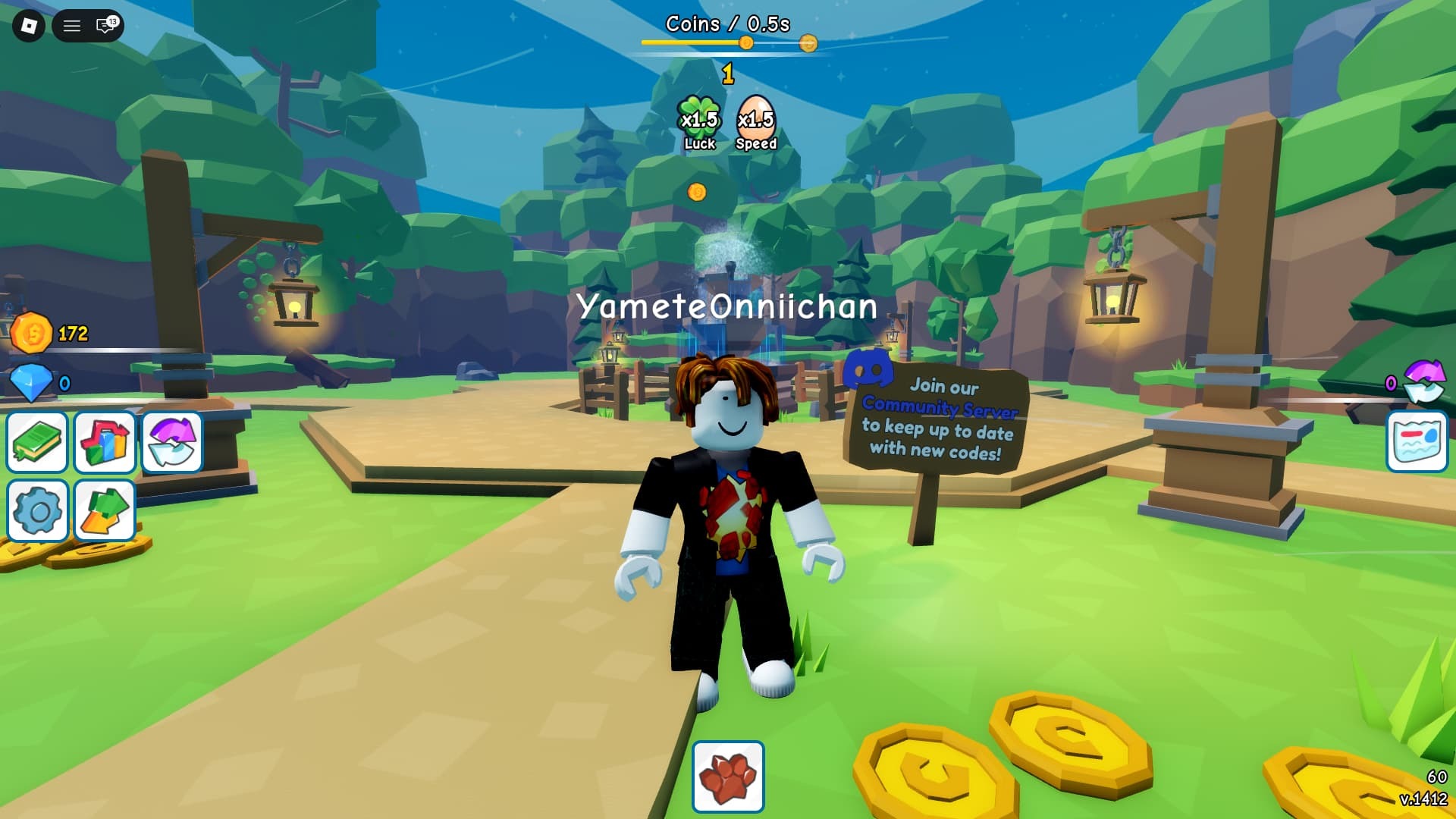Click the orange coin currency icon
Viewport: 1456px width, 819px height.
pyautogui.click(x=31, y=333)
